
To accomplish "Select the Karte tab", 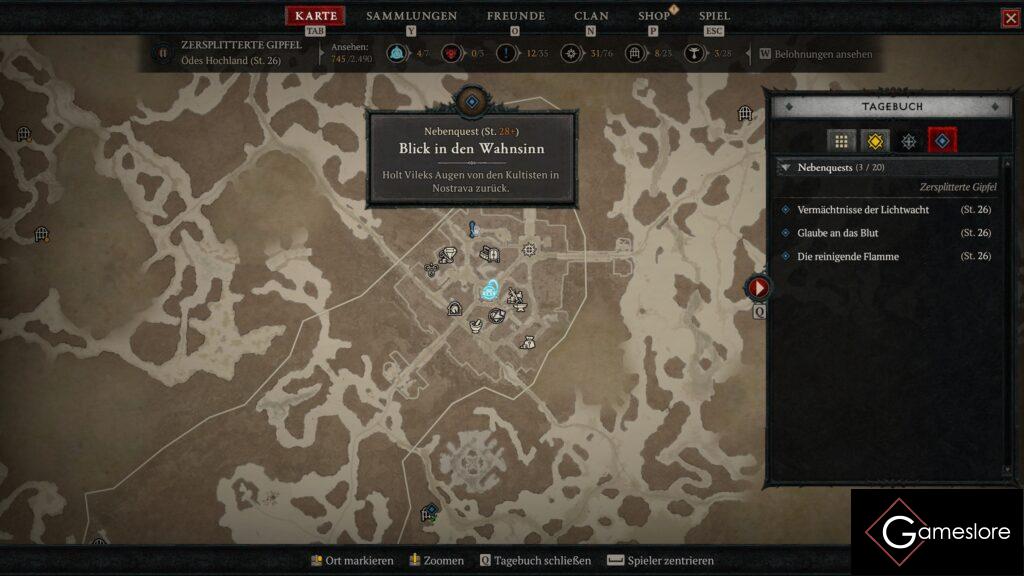I will click(315, 16).
